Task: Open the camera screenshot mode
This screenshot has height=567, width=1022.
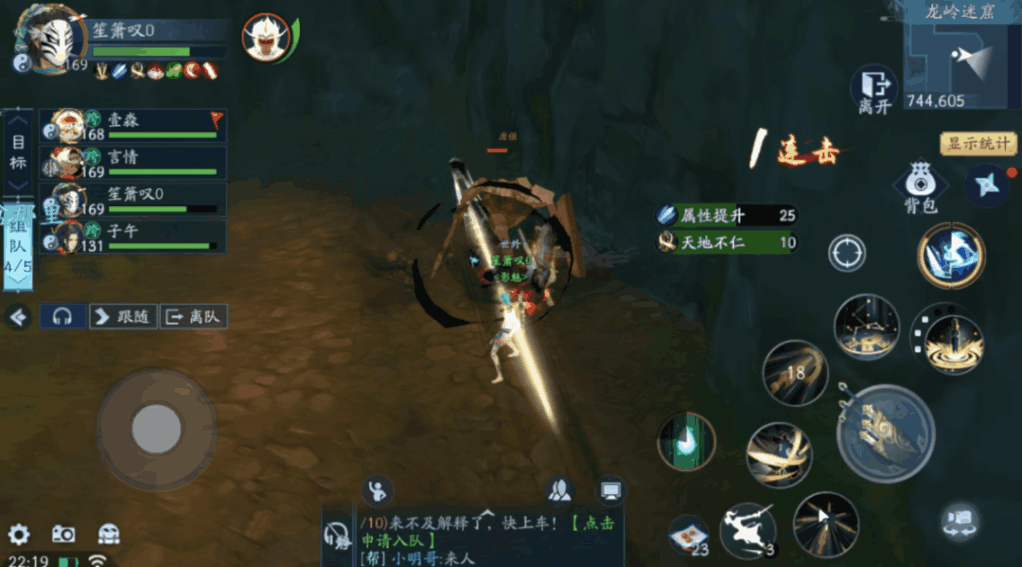Action: [63, 534]
